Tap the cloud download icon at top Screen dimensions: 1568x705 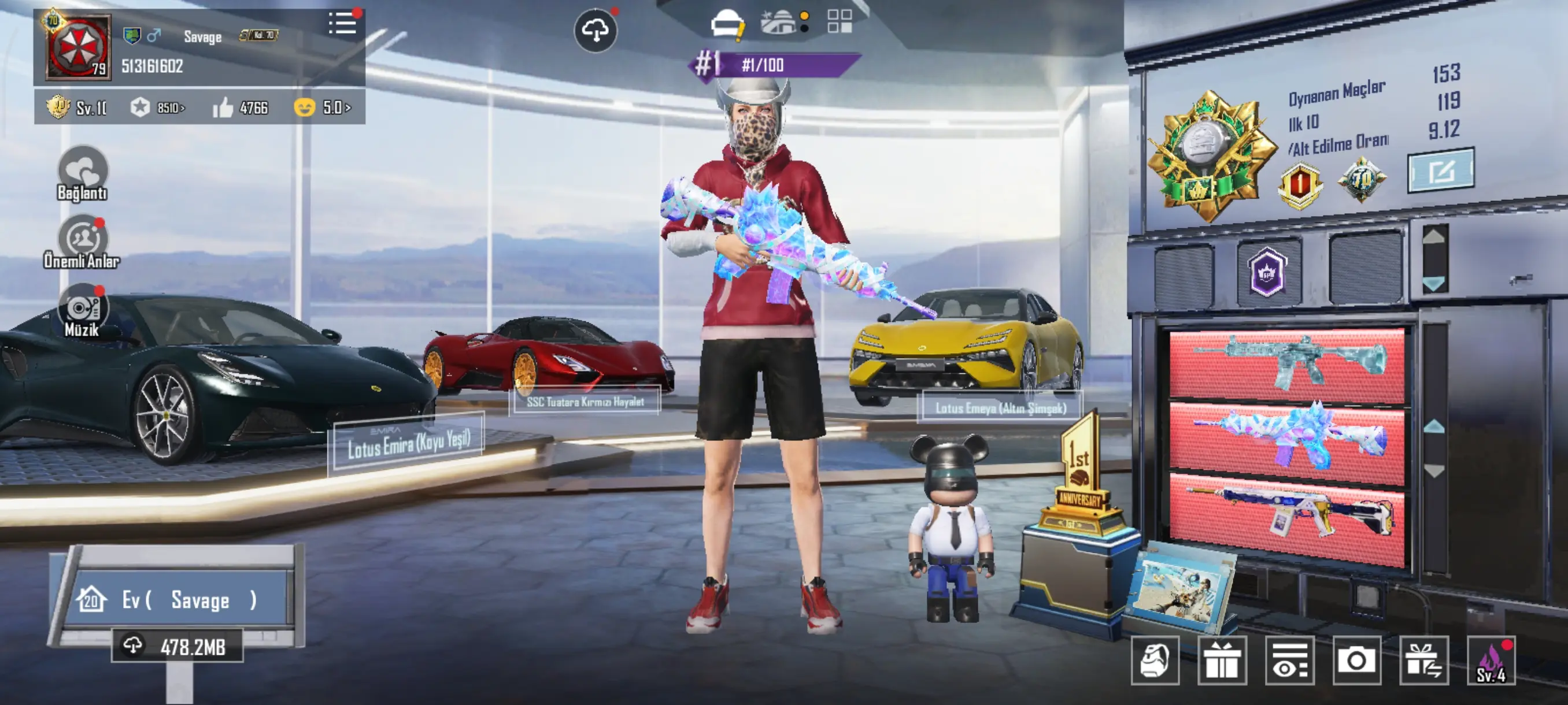pos(596,30)
